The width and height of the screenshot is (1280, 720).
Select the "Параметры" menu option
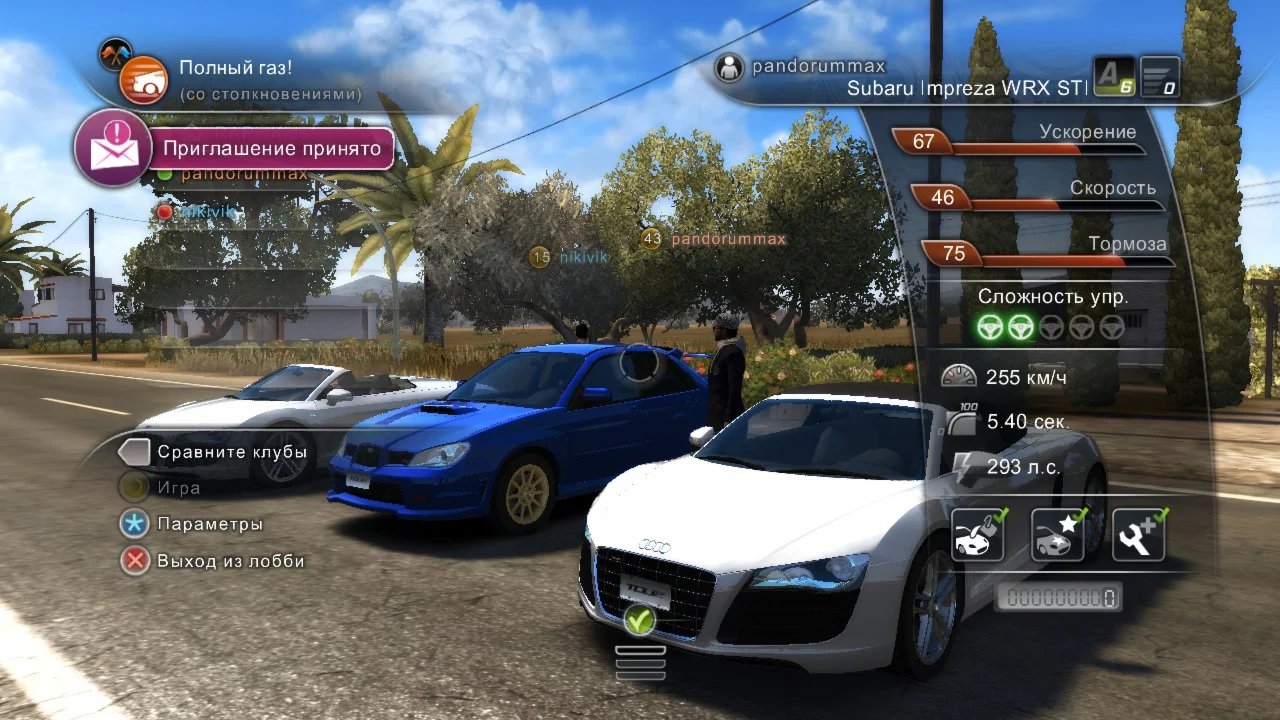click(209, 524)
